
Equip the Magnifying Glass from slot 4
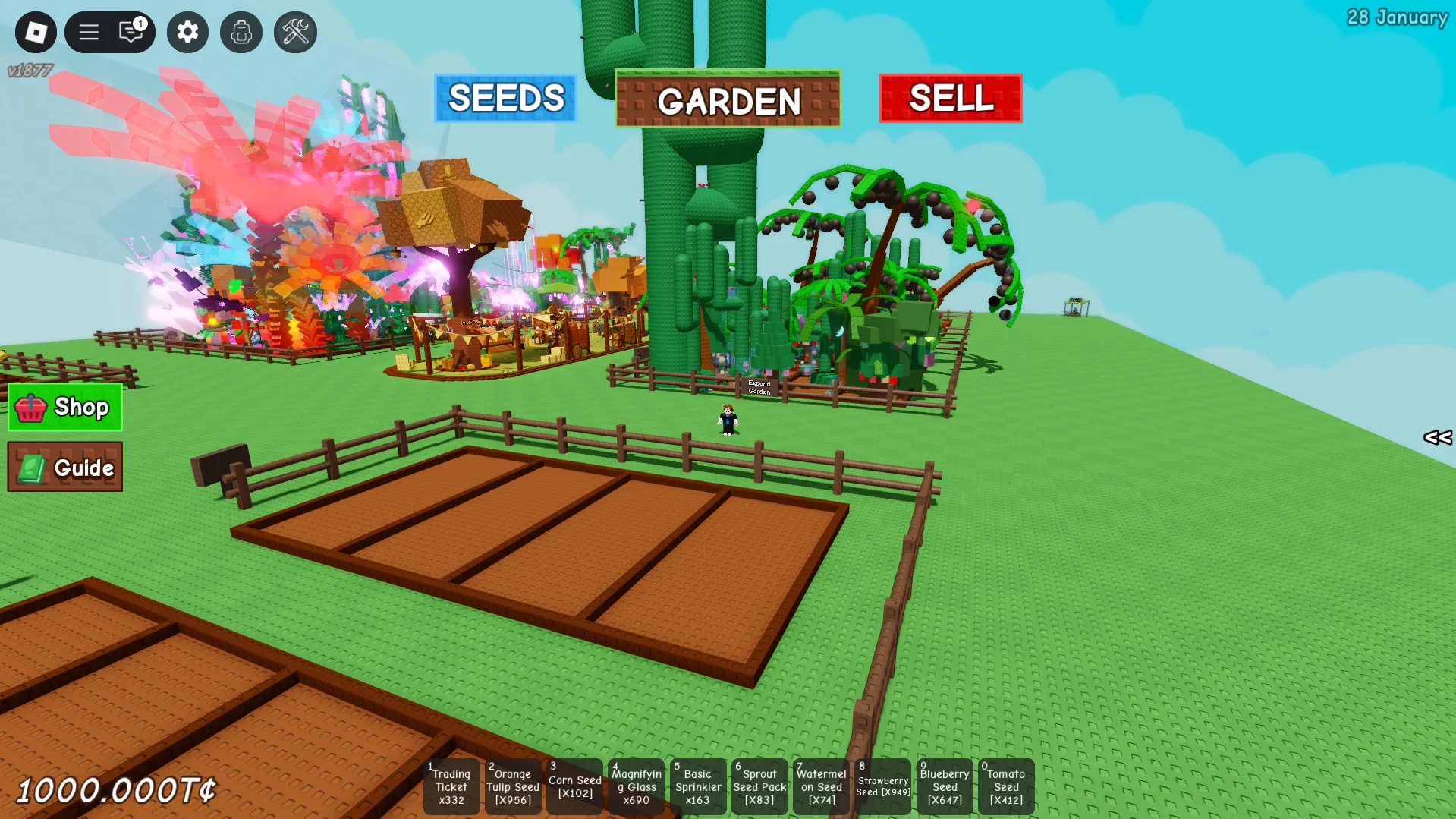tap(636, 786)
